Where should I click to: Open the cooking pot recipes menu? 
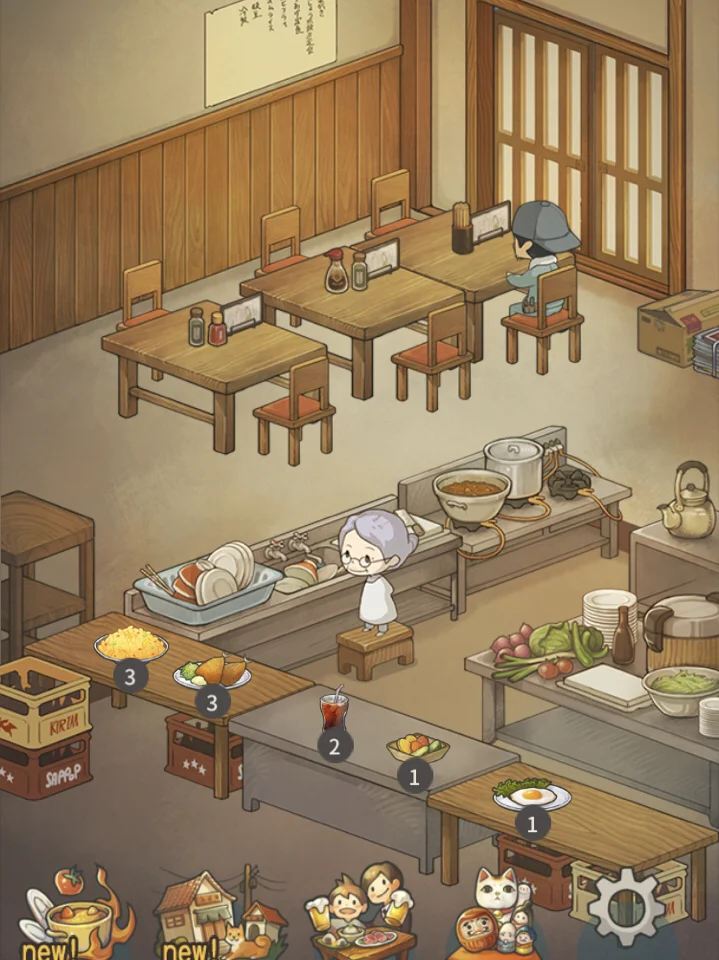(x=66, y=912)
